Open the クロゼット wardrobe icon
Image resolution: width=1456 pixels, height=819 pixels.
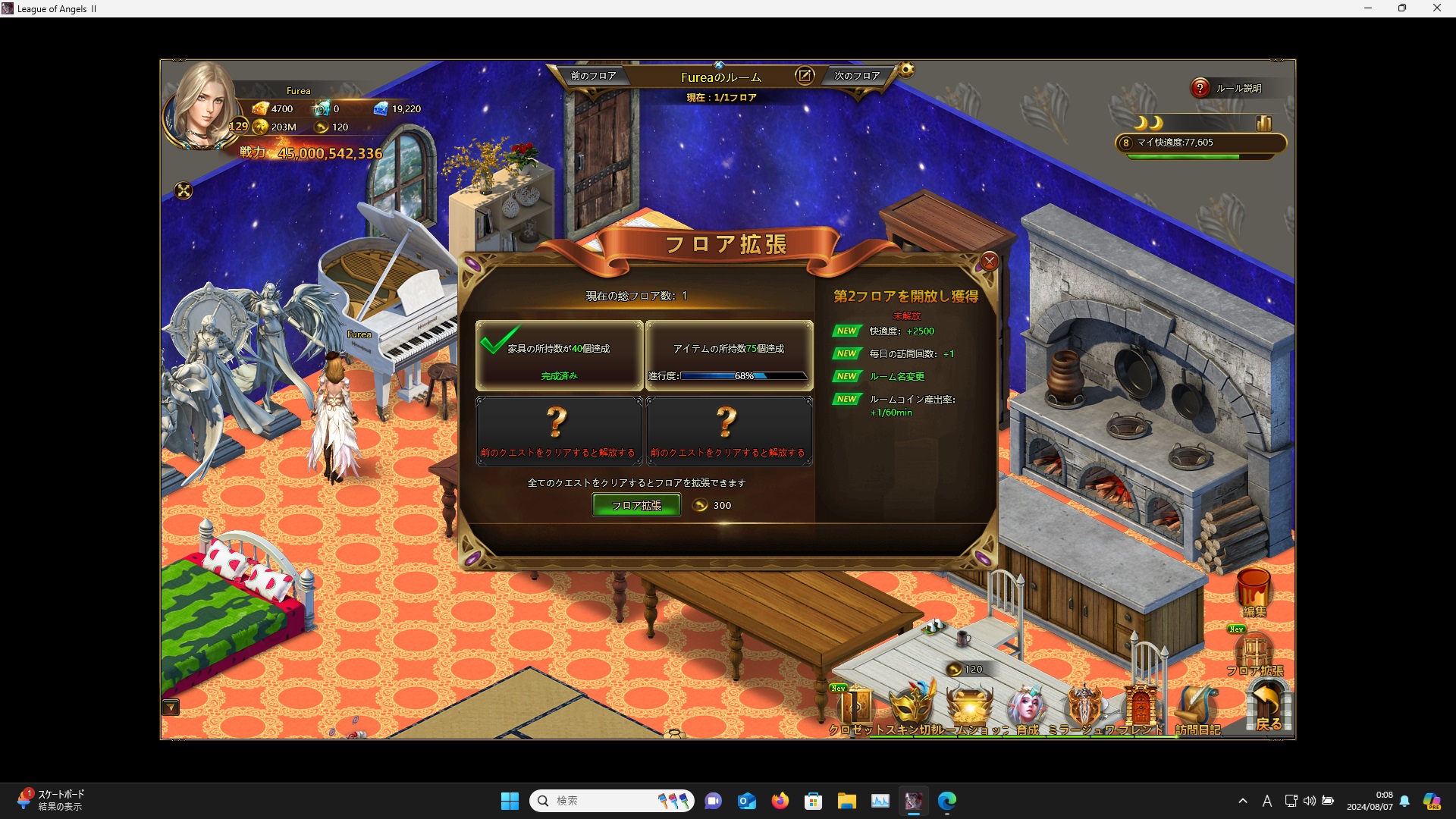857,708
